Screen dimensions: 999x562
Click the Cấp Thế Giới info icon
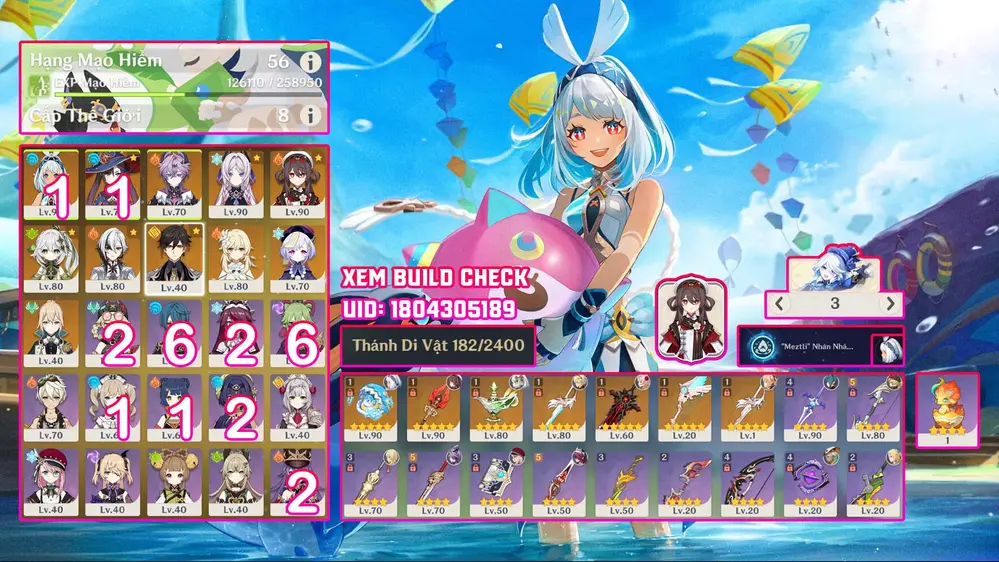click(x=310, y=116)
